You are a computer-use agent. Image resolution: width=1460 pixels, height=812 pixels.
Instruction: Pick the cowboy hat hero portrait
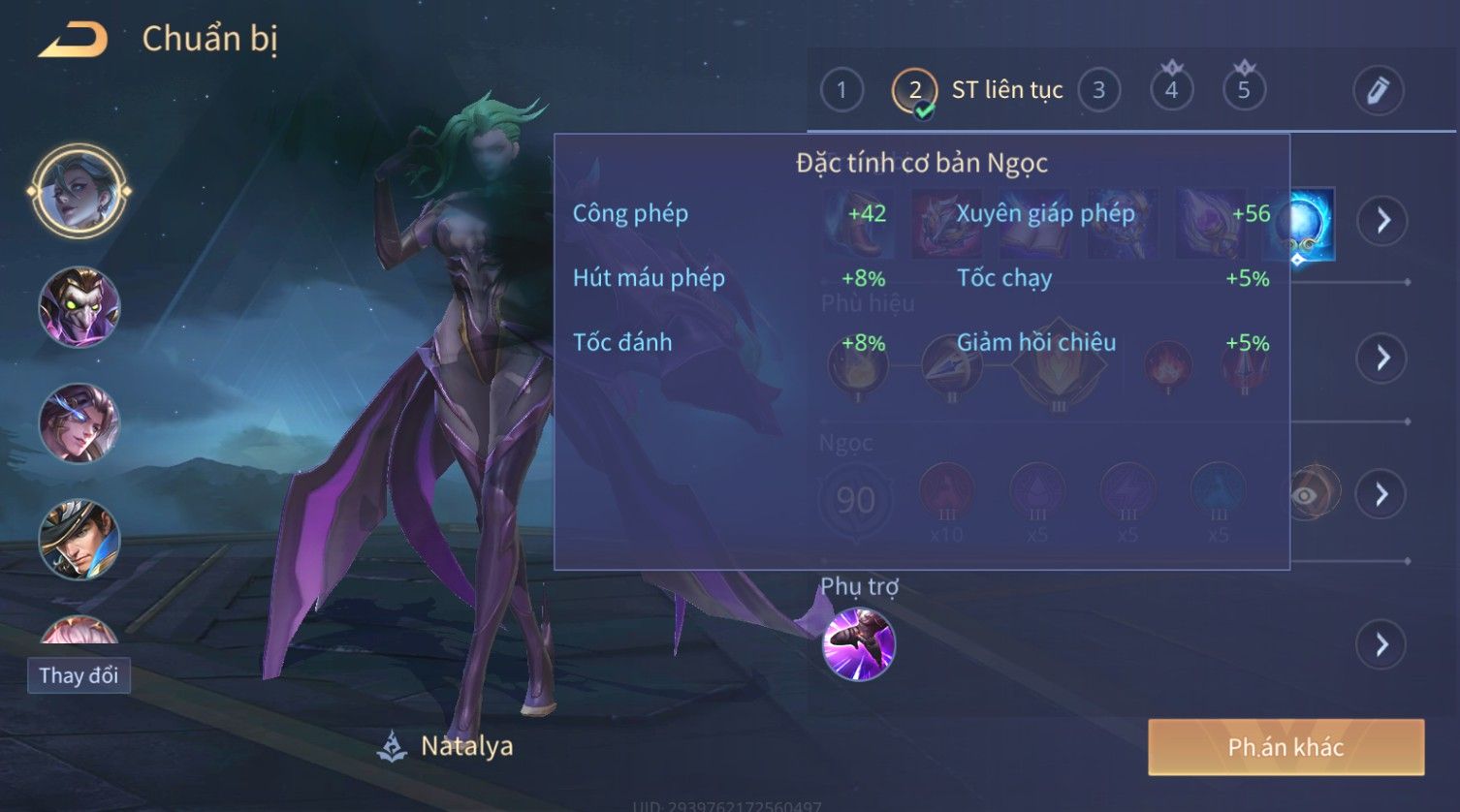79,540
